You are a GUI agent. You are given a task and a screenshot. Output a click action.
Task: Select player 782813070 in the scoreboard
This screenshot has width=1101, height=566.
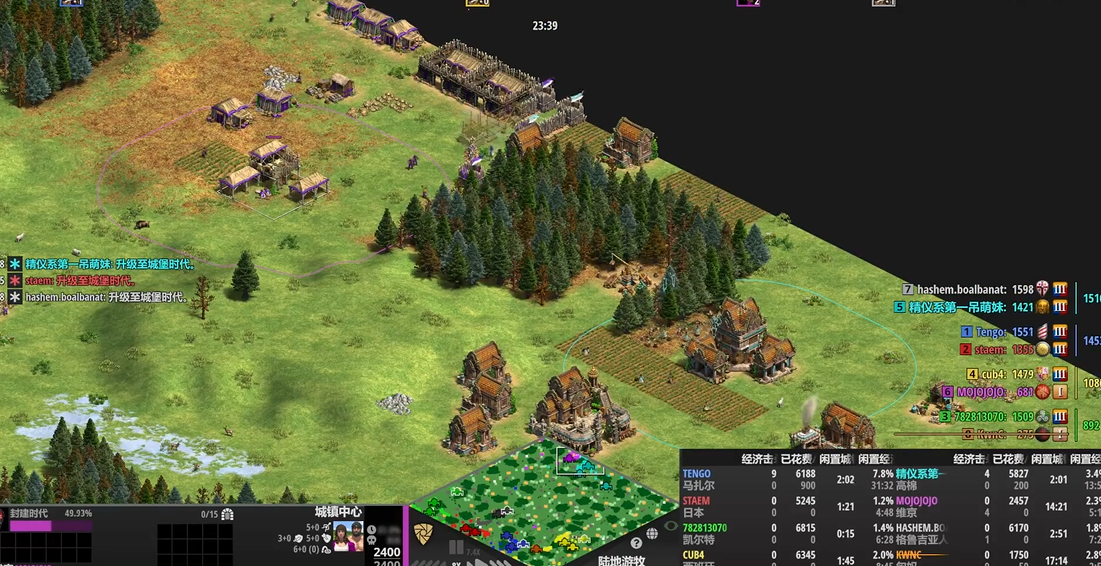[x=985, y=417]
